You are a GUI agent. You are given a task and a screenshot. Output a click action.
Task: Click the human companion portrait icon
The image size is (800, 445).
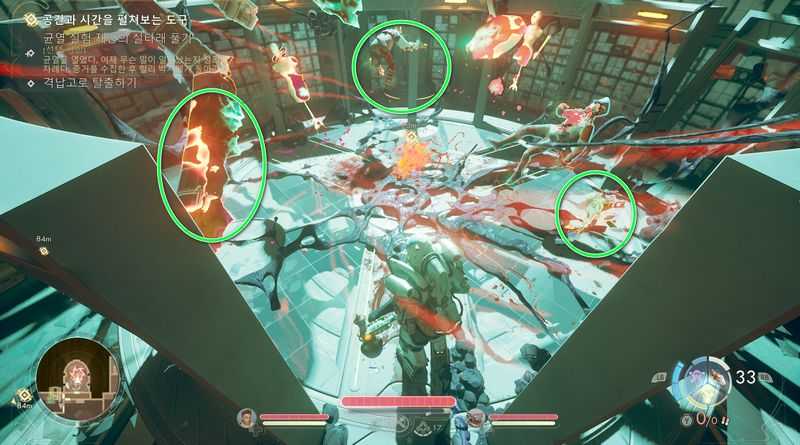[x=246, y=417]
